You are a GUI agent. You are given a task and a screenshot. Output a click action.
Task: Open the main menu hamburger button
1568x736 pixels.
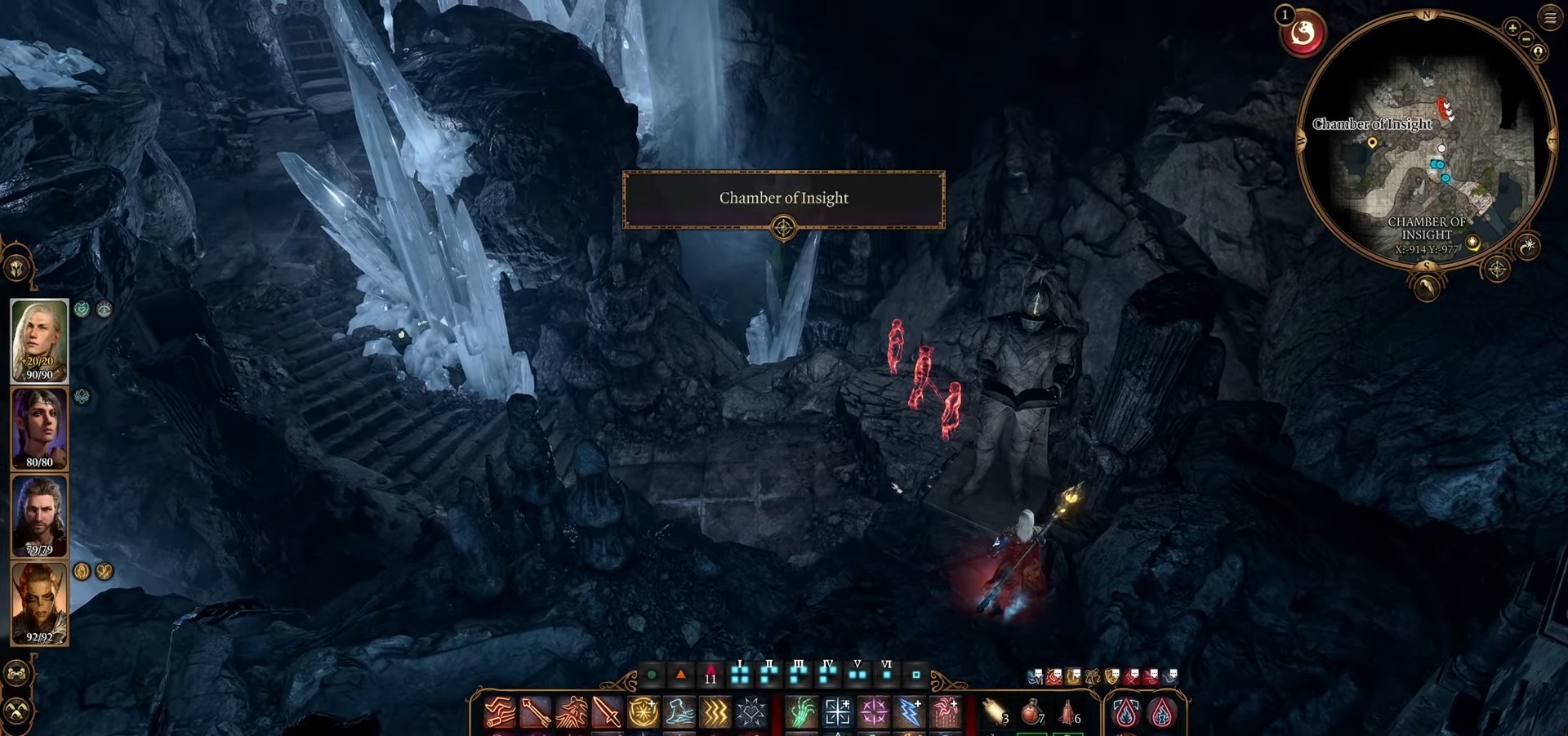pos(1549,17)
